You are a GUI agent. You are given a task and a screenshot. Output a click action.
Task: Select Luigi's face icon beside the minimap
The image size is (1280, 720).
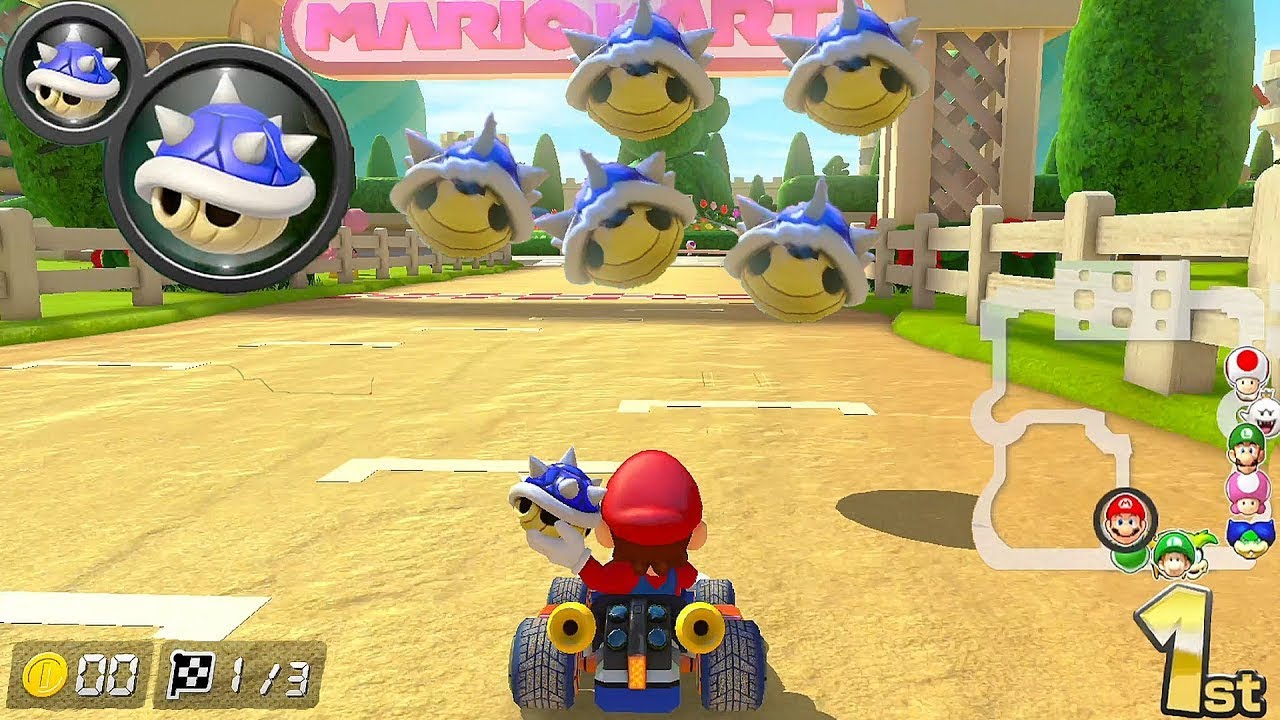[1246, 450]
